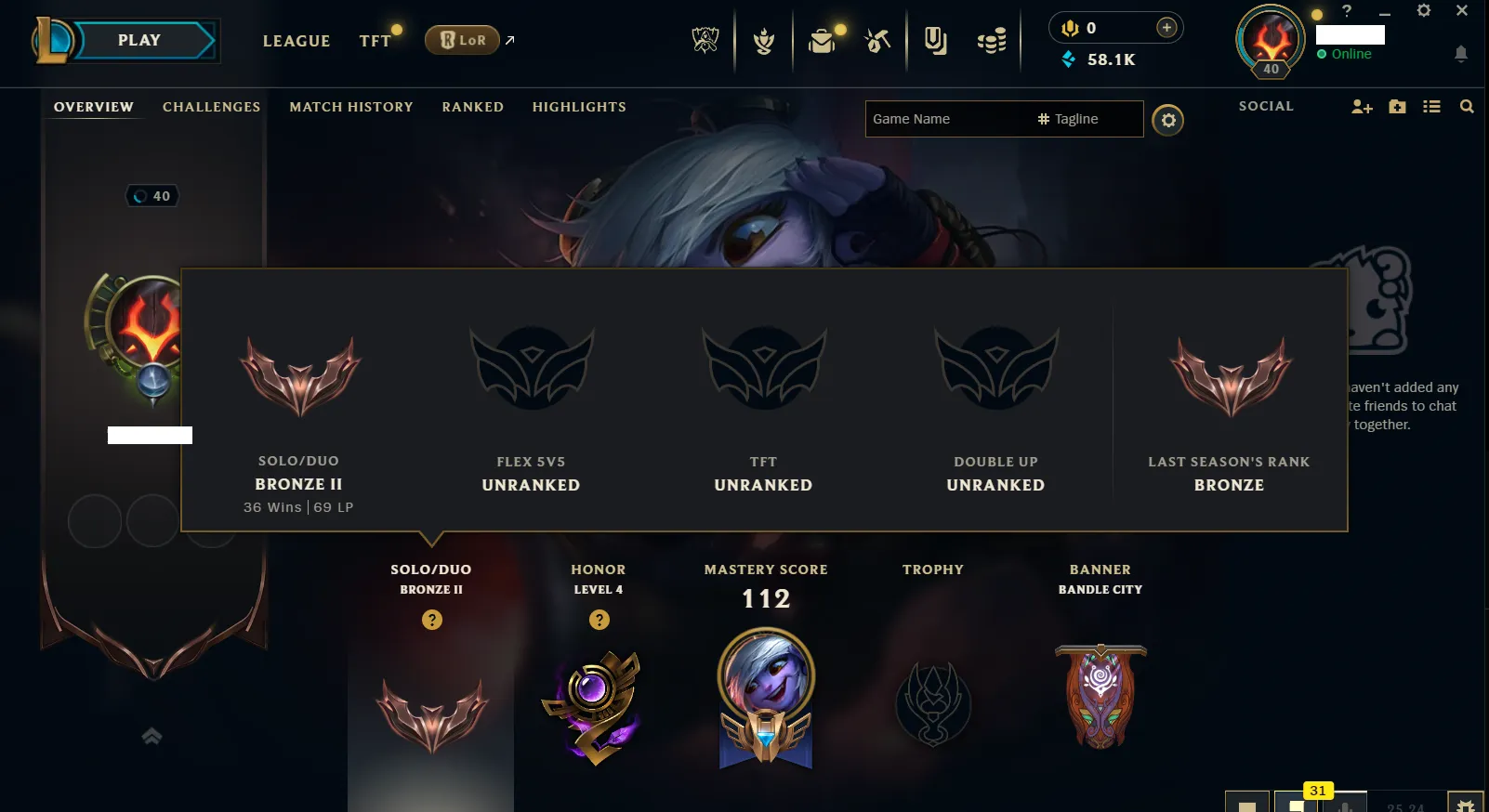The width and height of the screenshot is (1489, 812).
Task: Open Hextech crafting
Action: (876, 40)
